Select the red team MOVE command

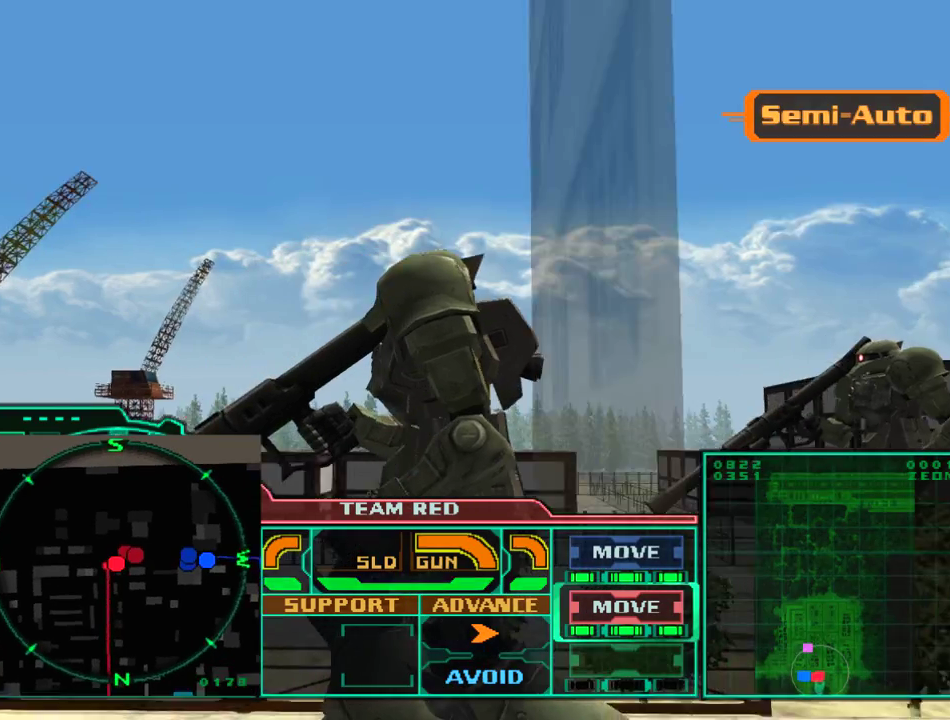pos(625,607)
